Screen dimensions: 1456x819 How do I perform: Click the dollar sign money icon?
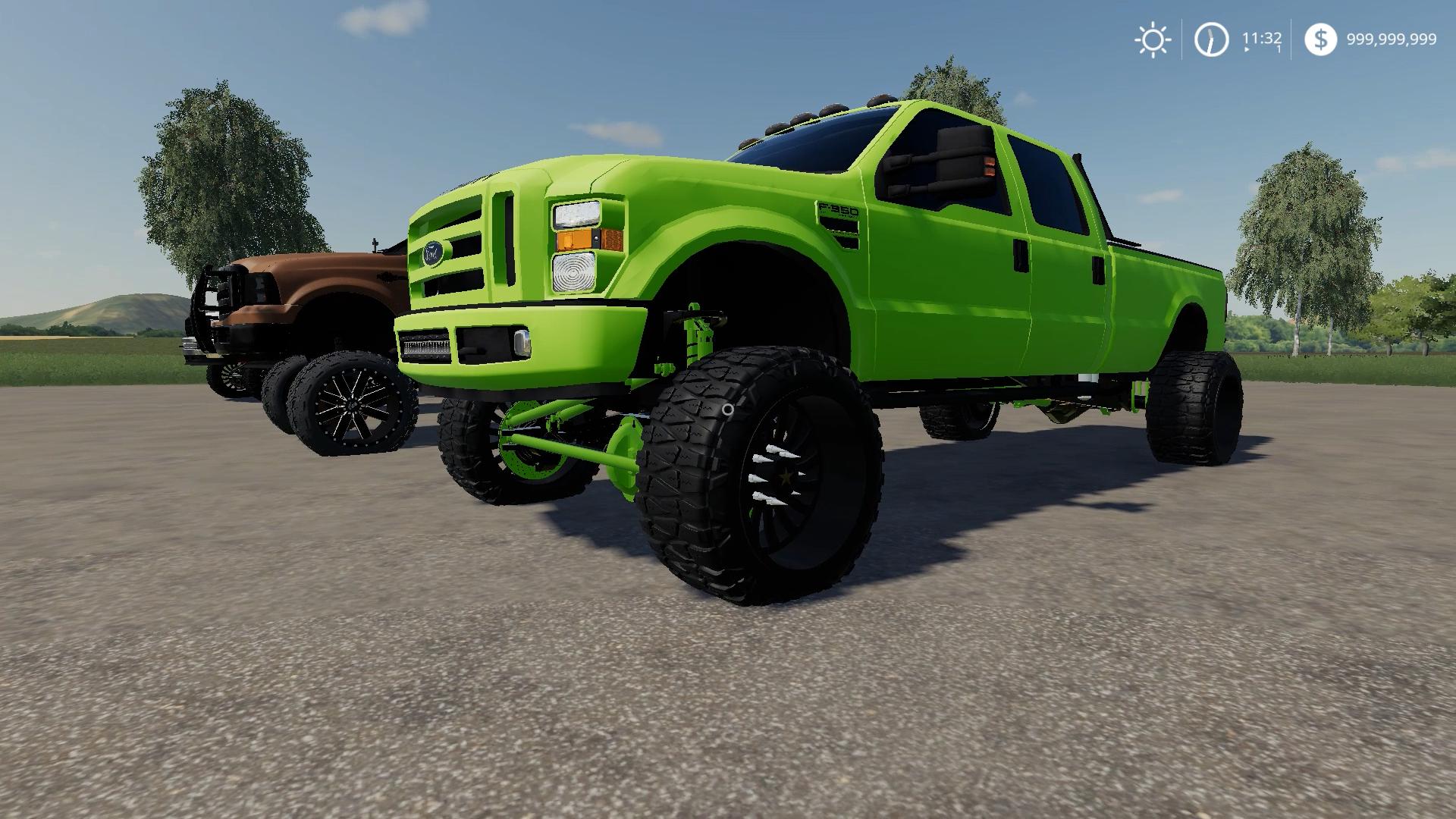[1320, 39]
